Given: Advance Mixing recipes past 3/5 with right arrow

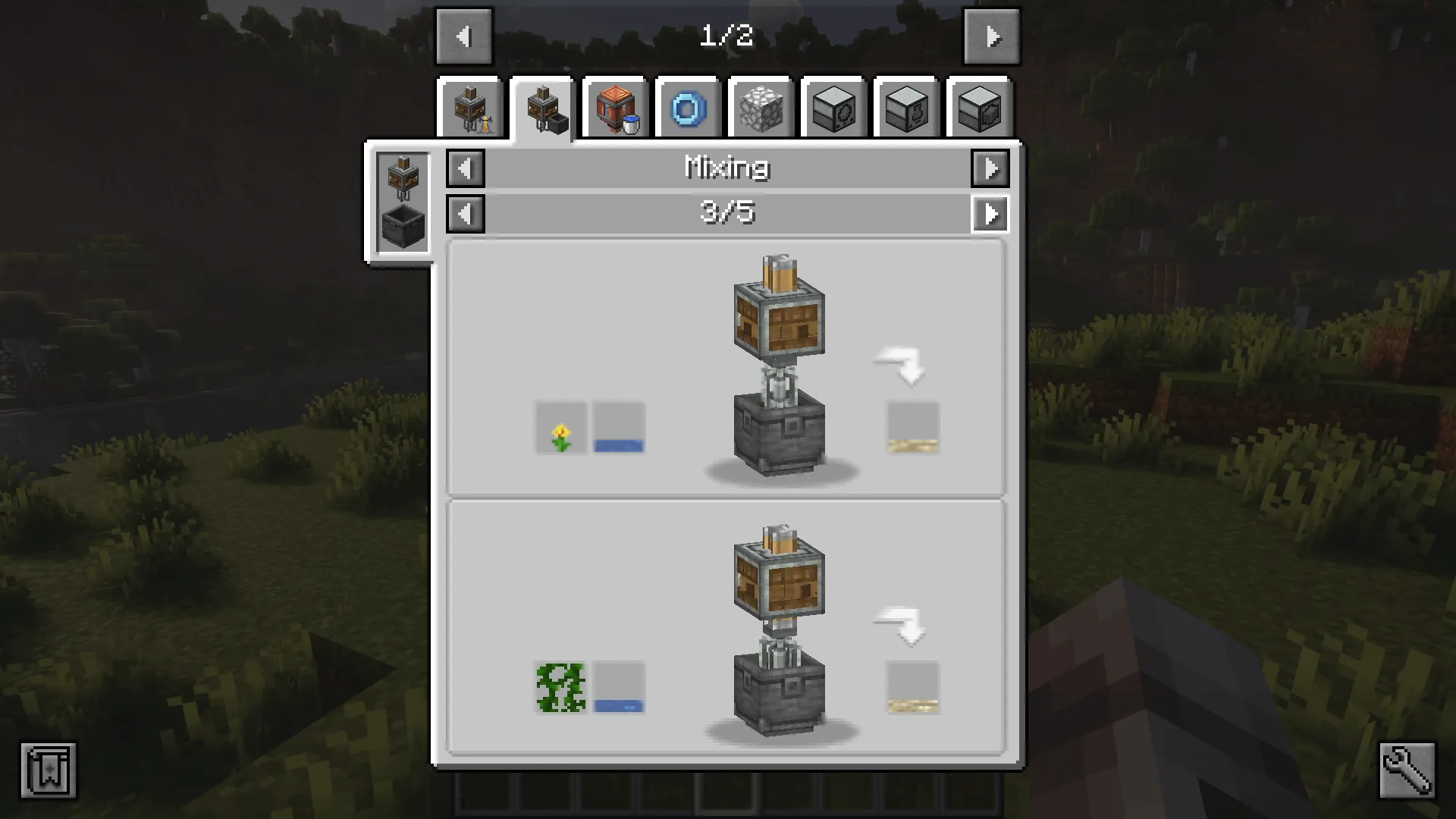Looking at the screenshot, I should tap(990, 214).
